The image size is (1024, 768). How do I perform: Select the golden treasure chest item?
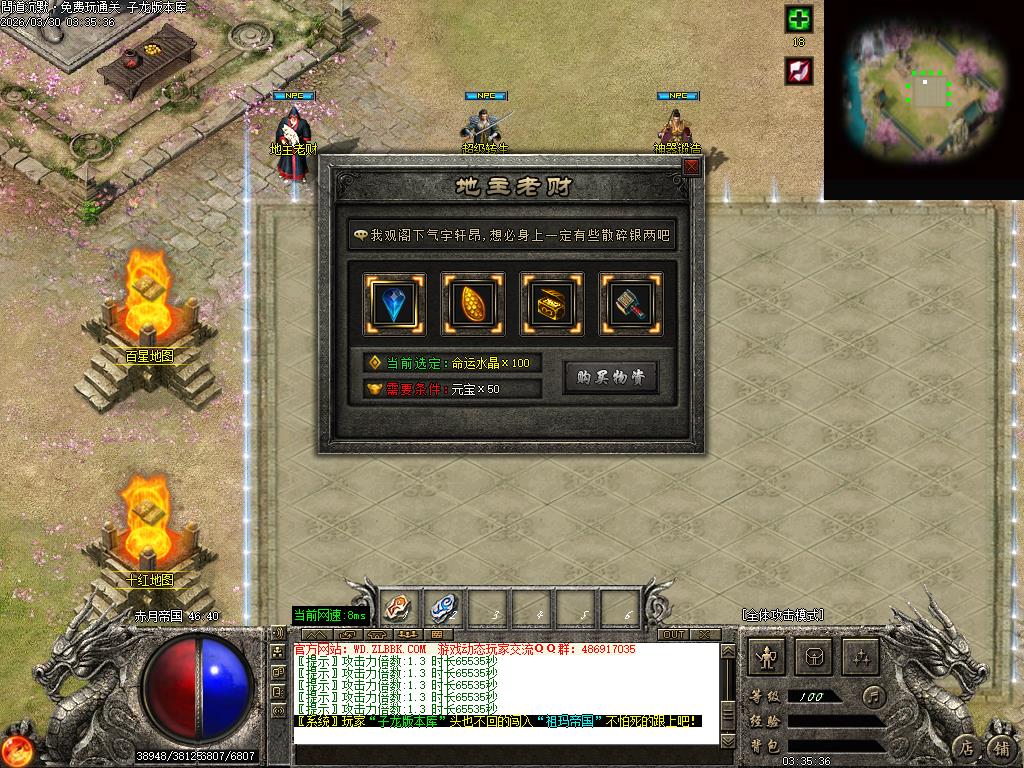[x=552, y=303]
